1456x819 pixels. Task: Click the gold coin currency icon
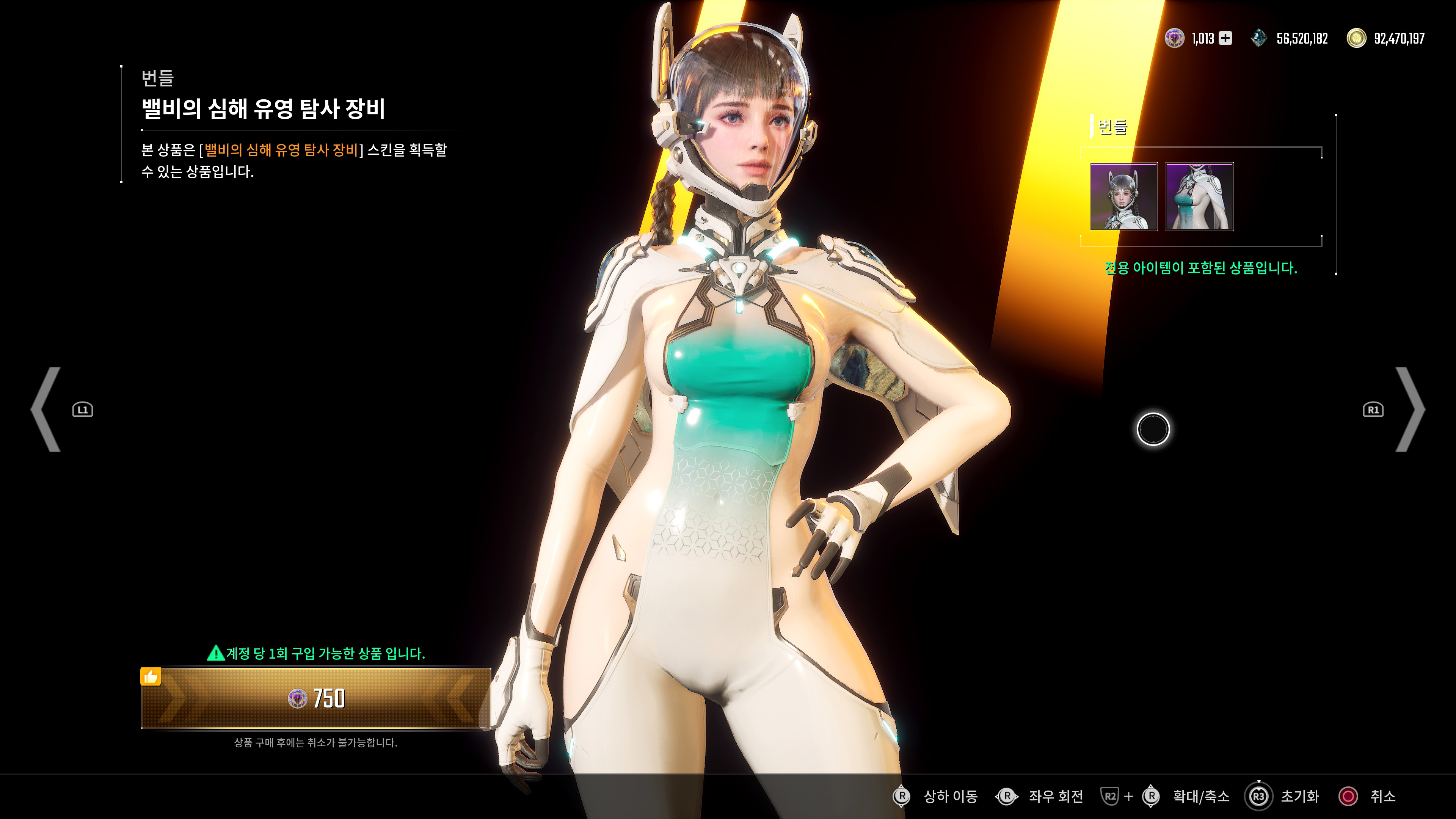tap(1357, 38)
